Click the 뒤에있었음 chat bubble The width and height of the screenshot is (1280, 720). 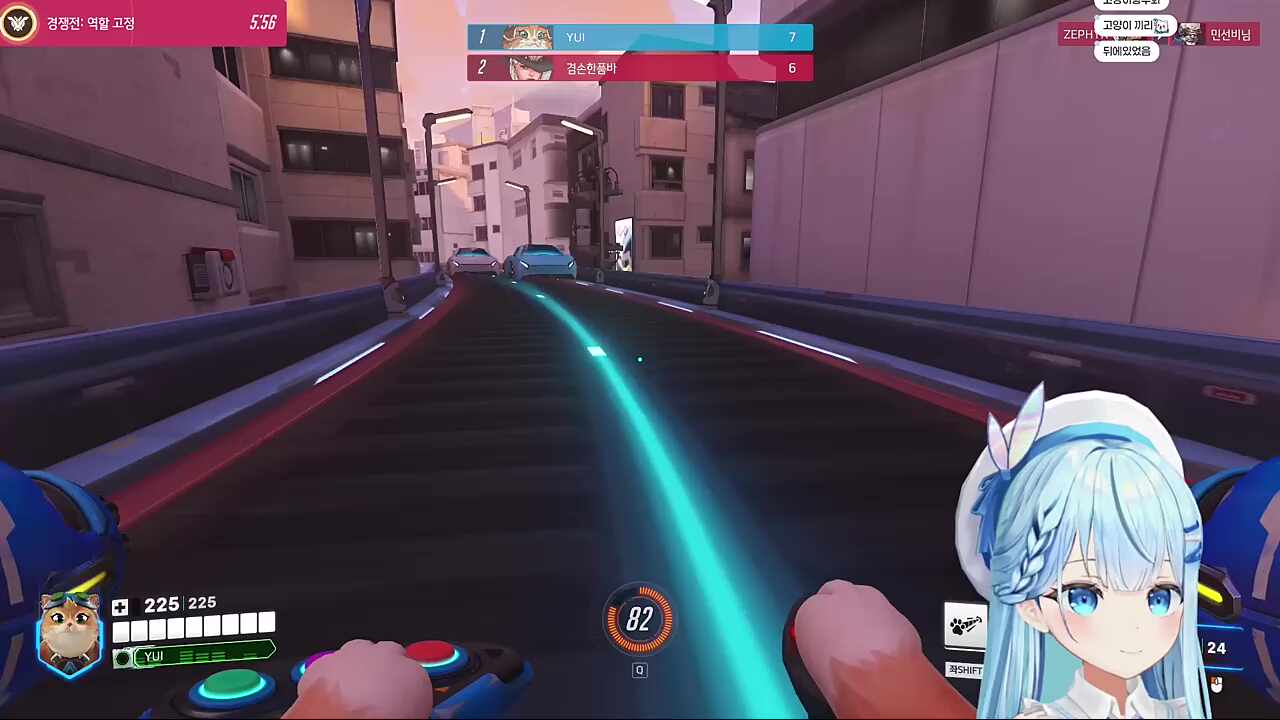1127,51
